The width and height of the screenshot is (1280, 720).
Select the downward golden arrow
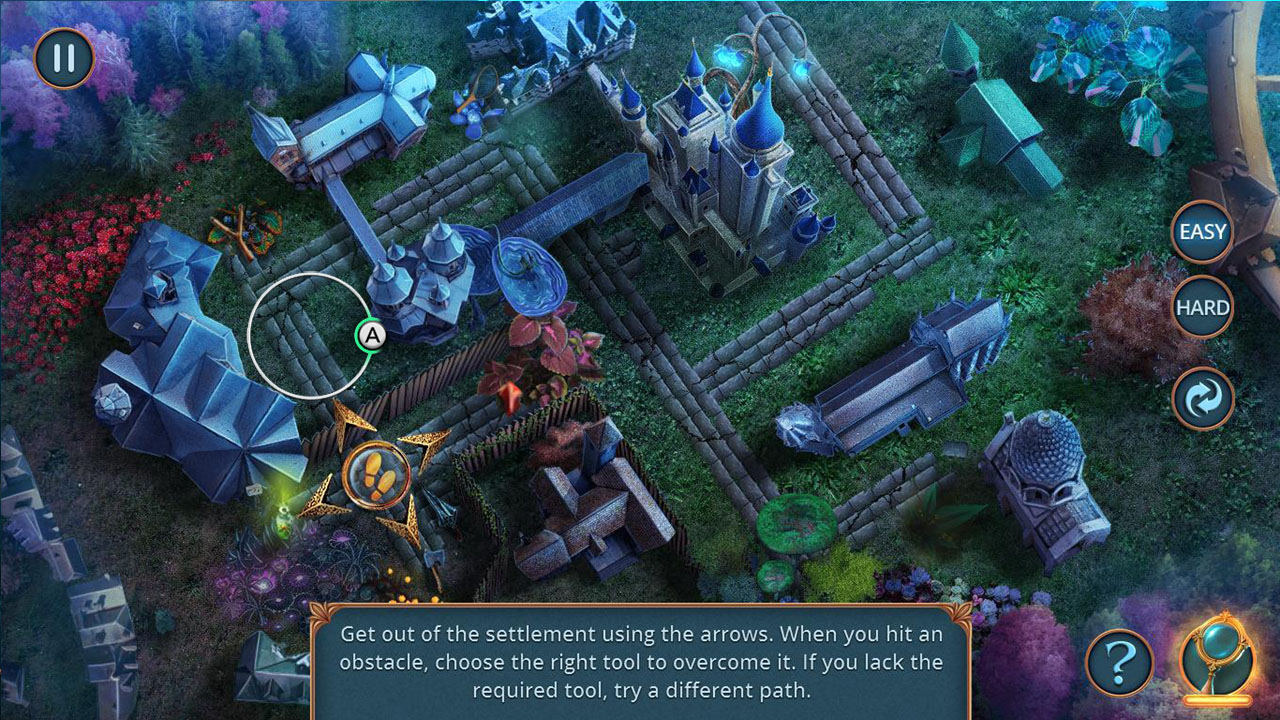click(x=408, y=520)
